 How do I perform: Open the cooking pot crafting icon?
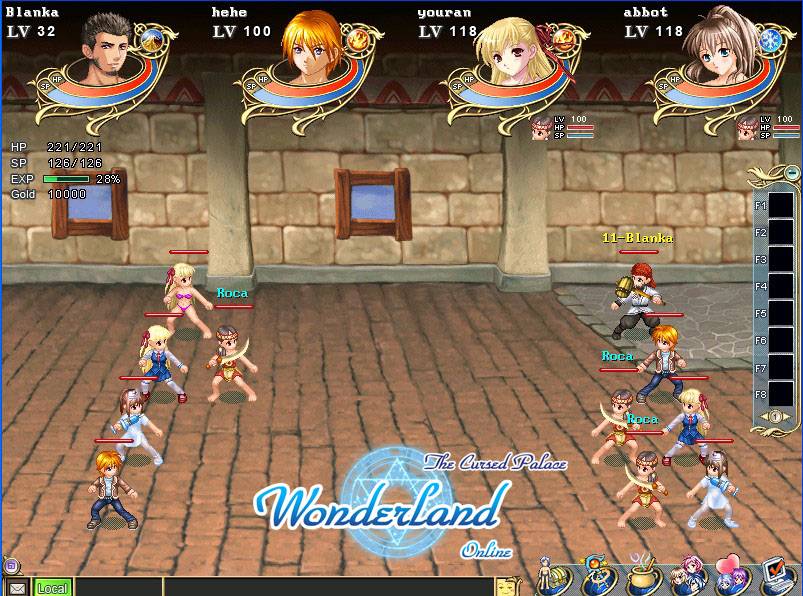643,577
